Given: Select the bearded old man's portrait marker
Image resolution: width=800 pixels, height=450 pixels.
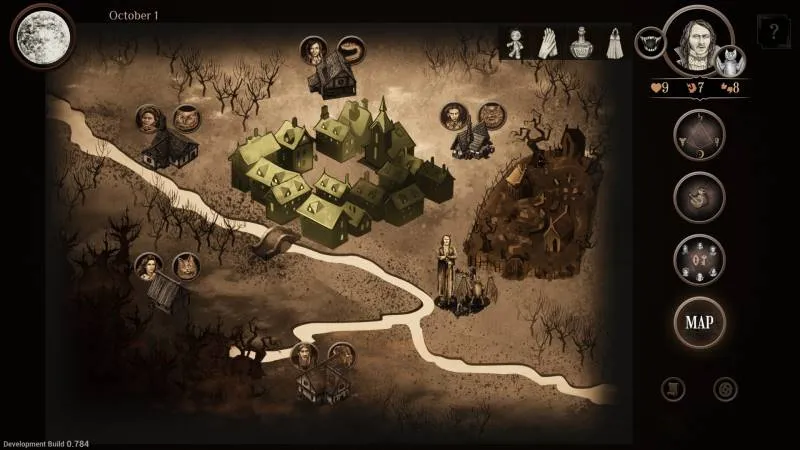Looking at the screenshot, I should (x=303, y=355).
